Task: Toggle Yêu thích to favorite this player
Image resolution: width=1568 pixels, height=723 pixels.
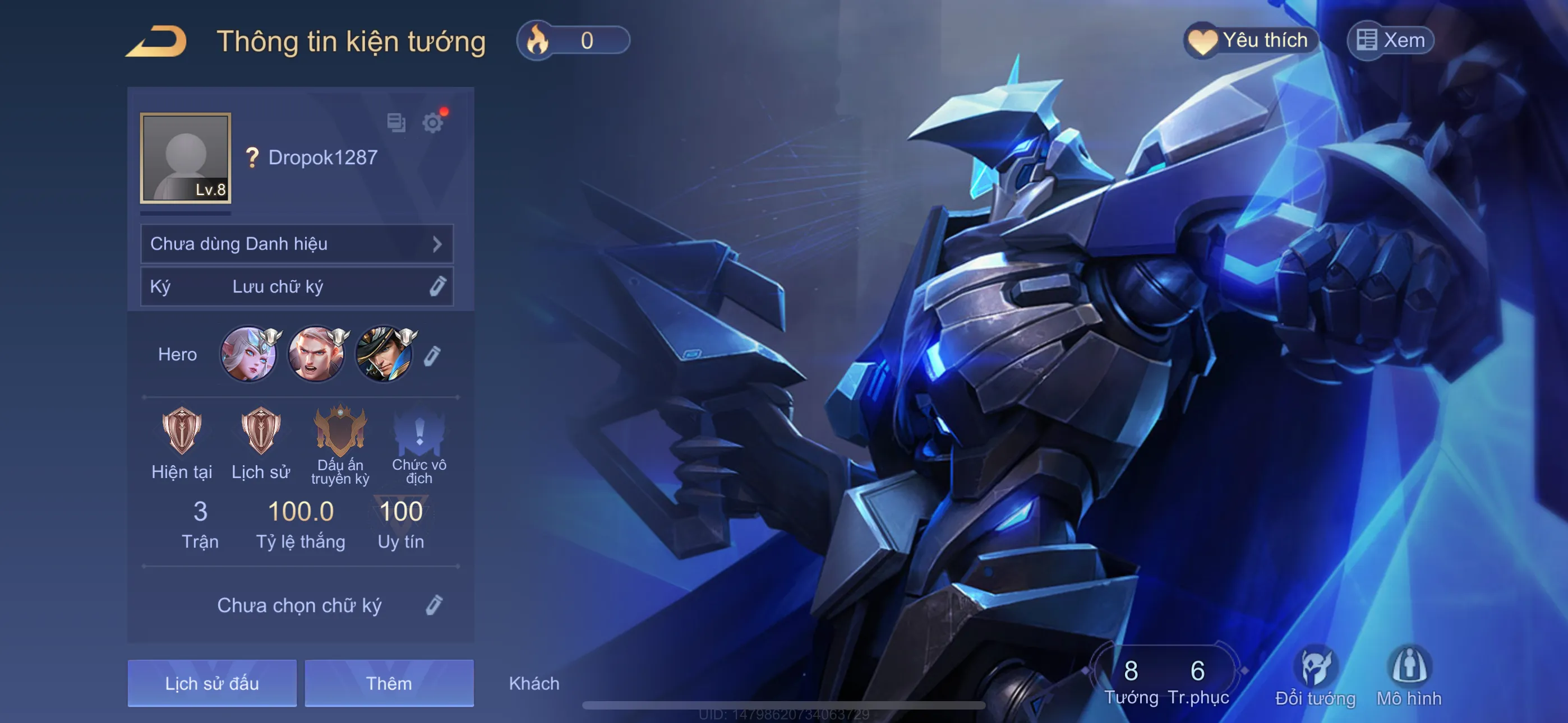Action: click(x=1251, y=40)
